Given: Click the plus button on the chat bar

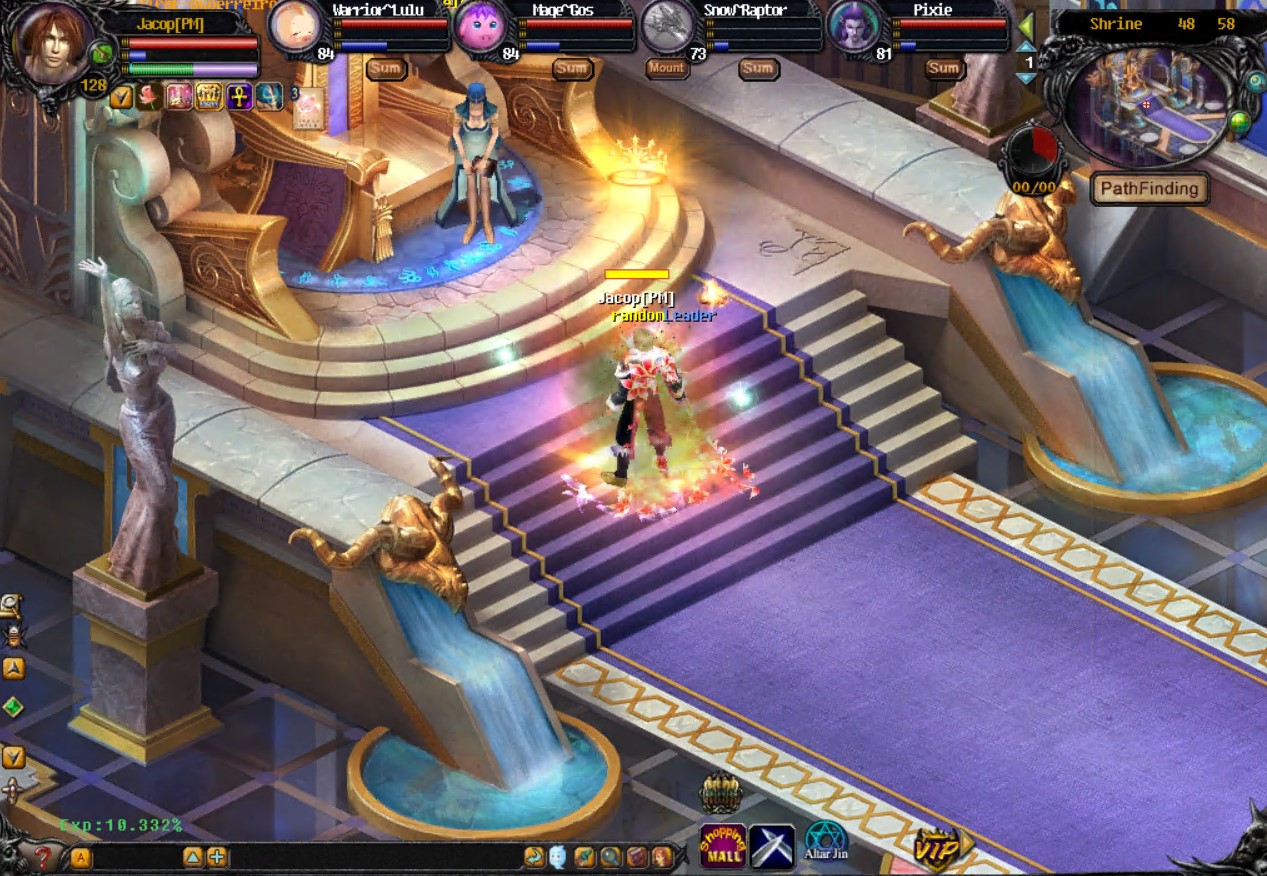Looking at the screenshot, I should coord(217,857).
